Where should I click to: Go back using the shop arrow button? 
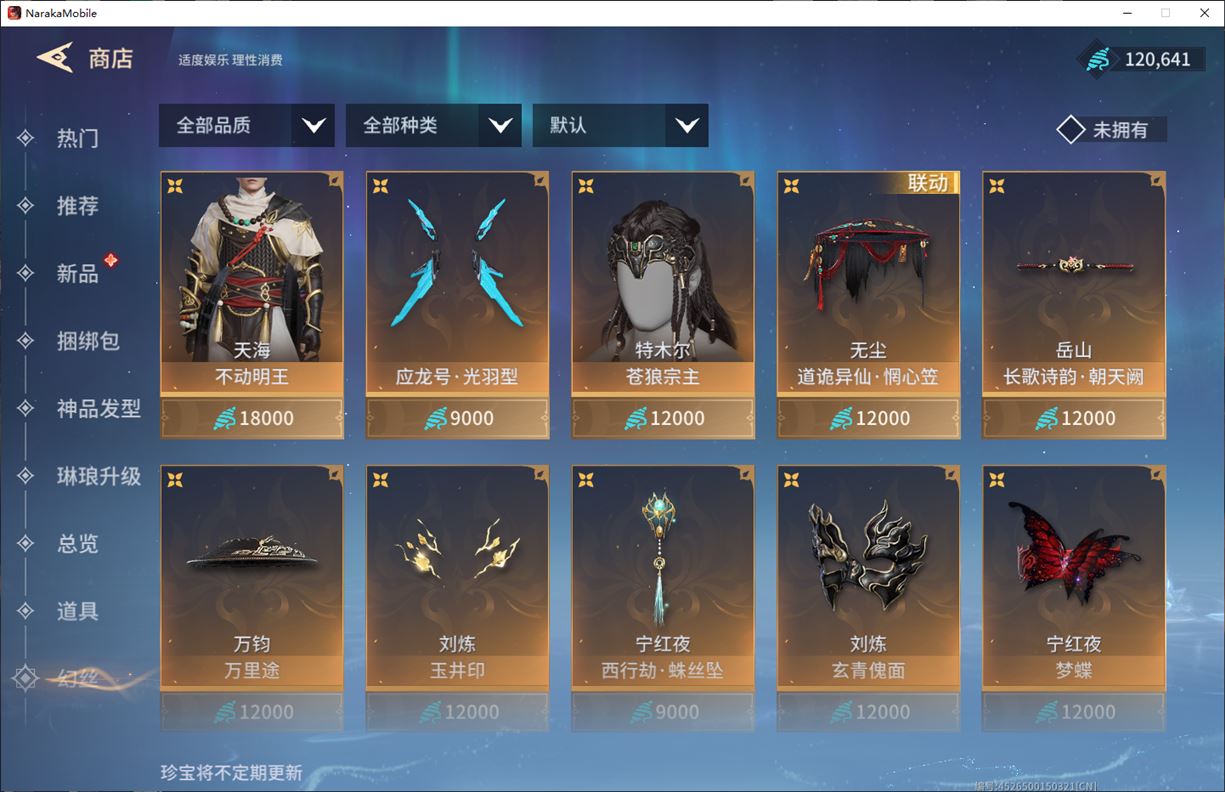click(56, 58)
